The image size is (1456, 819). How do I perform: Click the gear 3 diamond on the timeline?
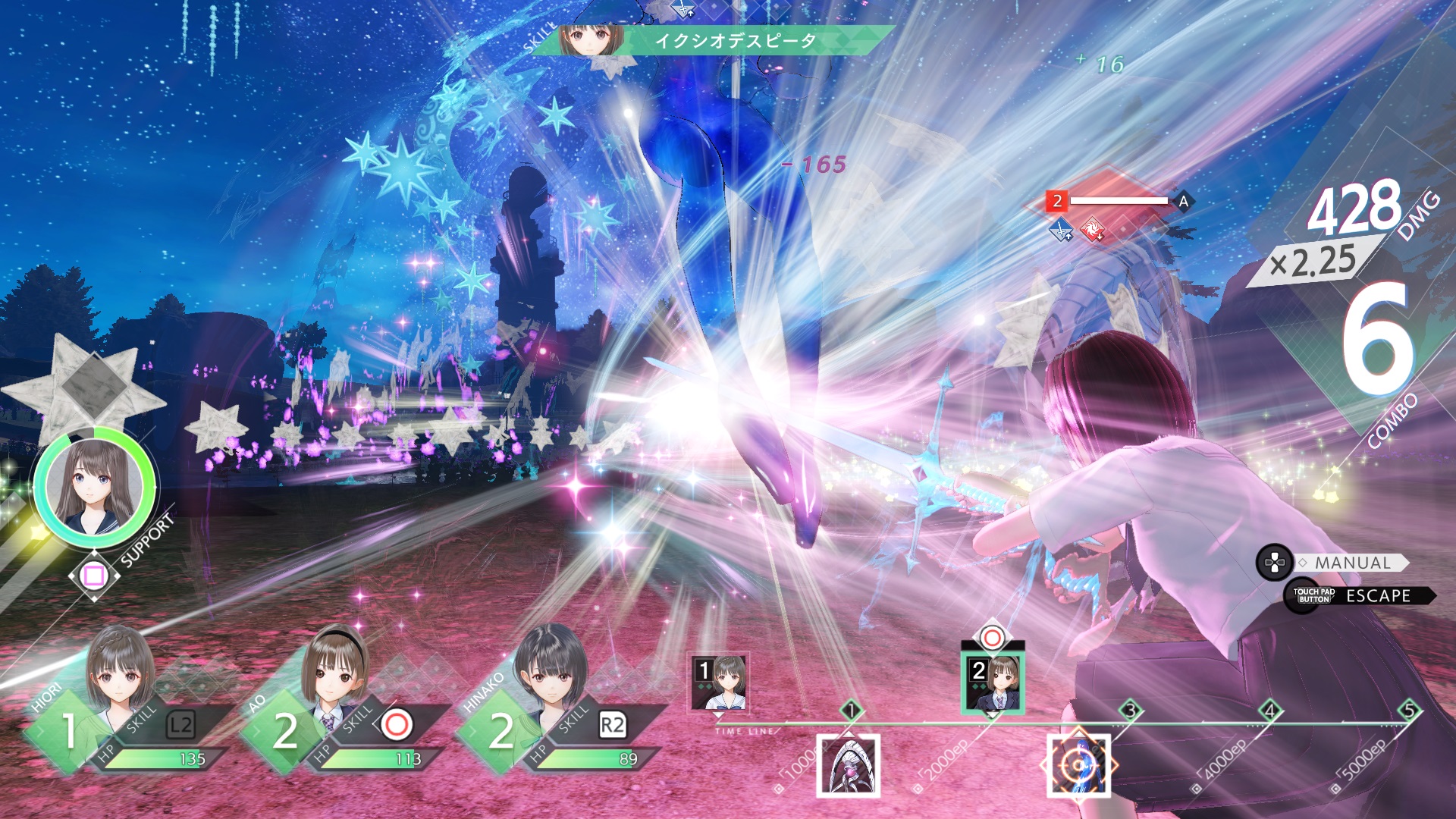click(x=1130, y=711)
